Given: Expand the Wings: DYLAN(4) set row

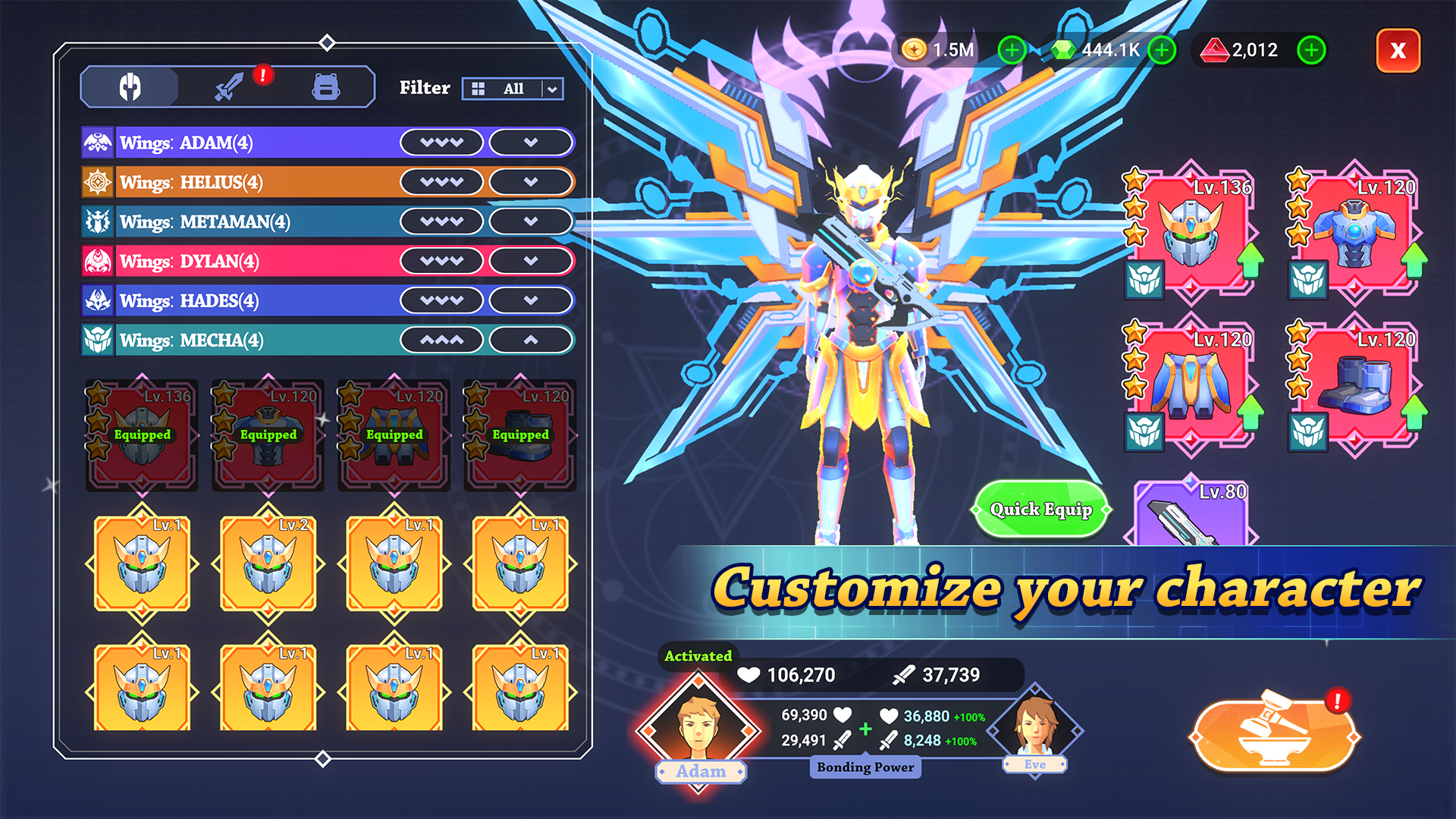Looking at the screenshot, I should coord(530,261).
